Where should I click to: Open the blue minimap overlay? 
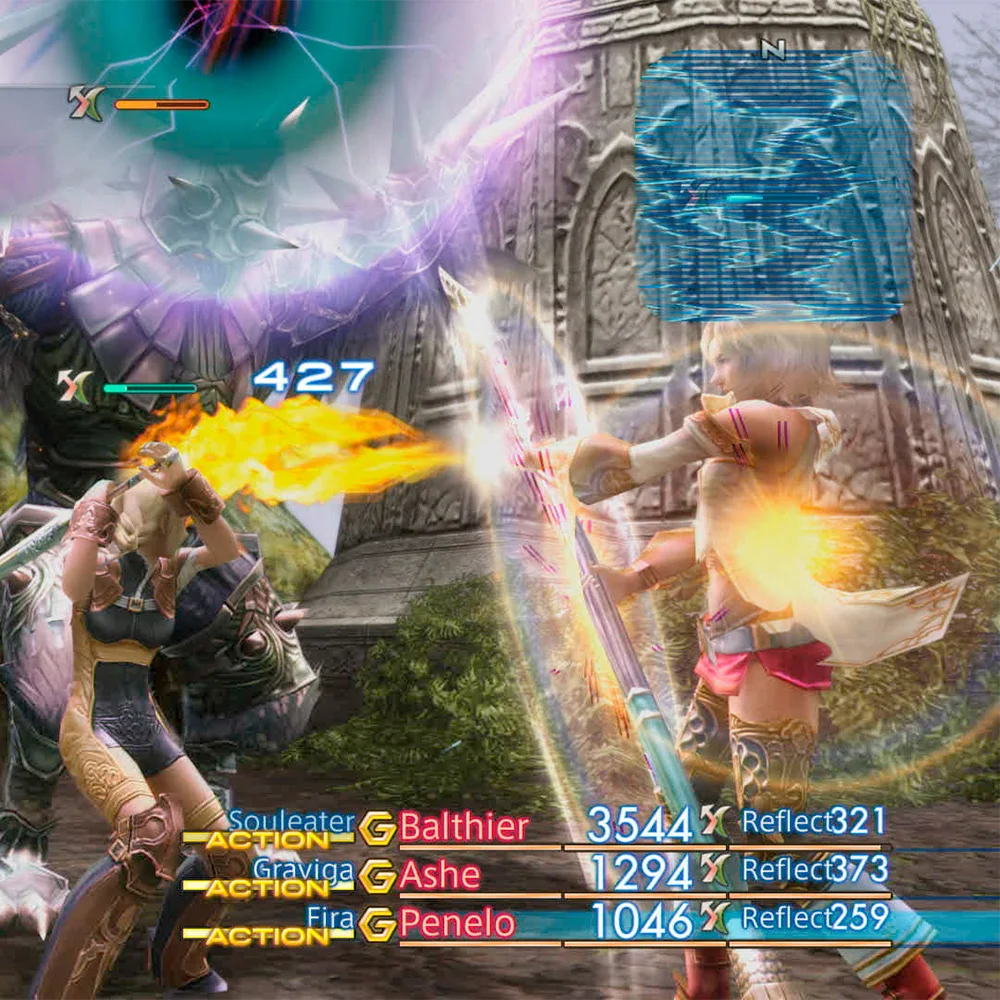tap(773, 186)
